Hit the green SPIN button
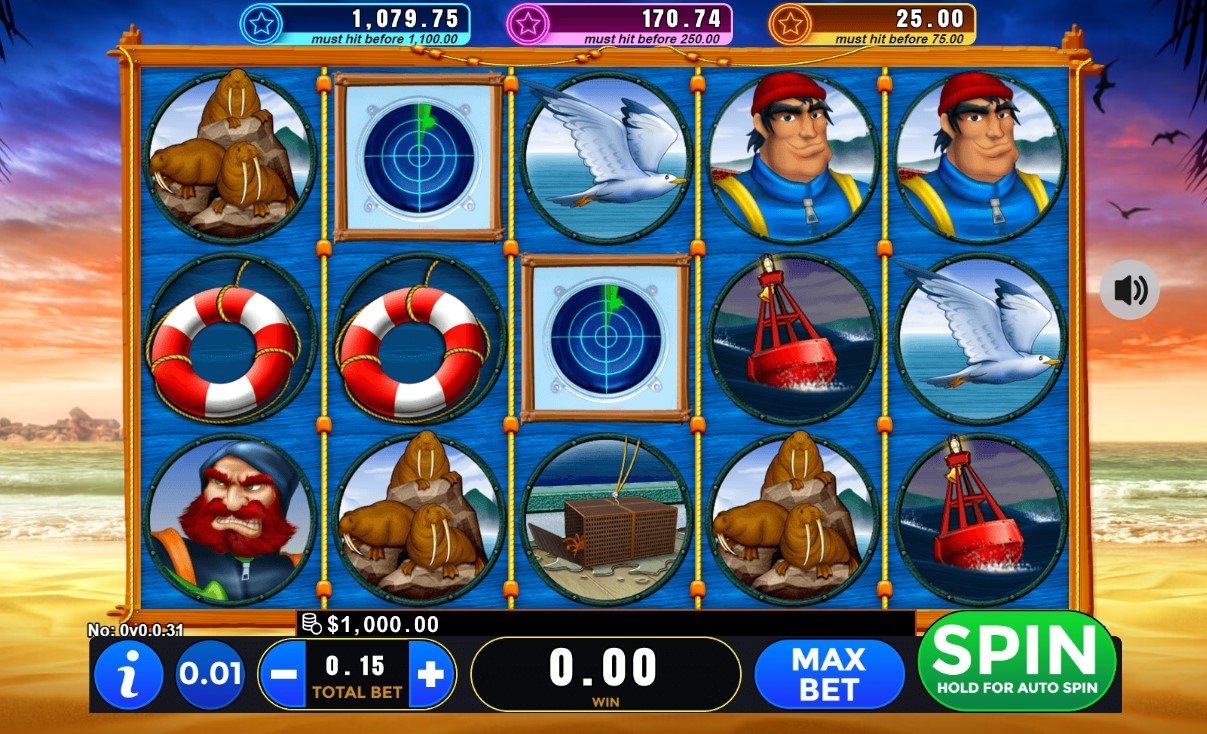This screenshot has height=734, width=1207. click(x=1016, y=660)
